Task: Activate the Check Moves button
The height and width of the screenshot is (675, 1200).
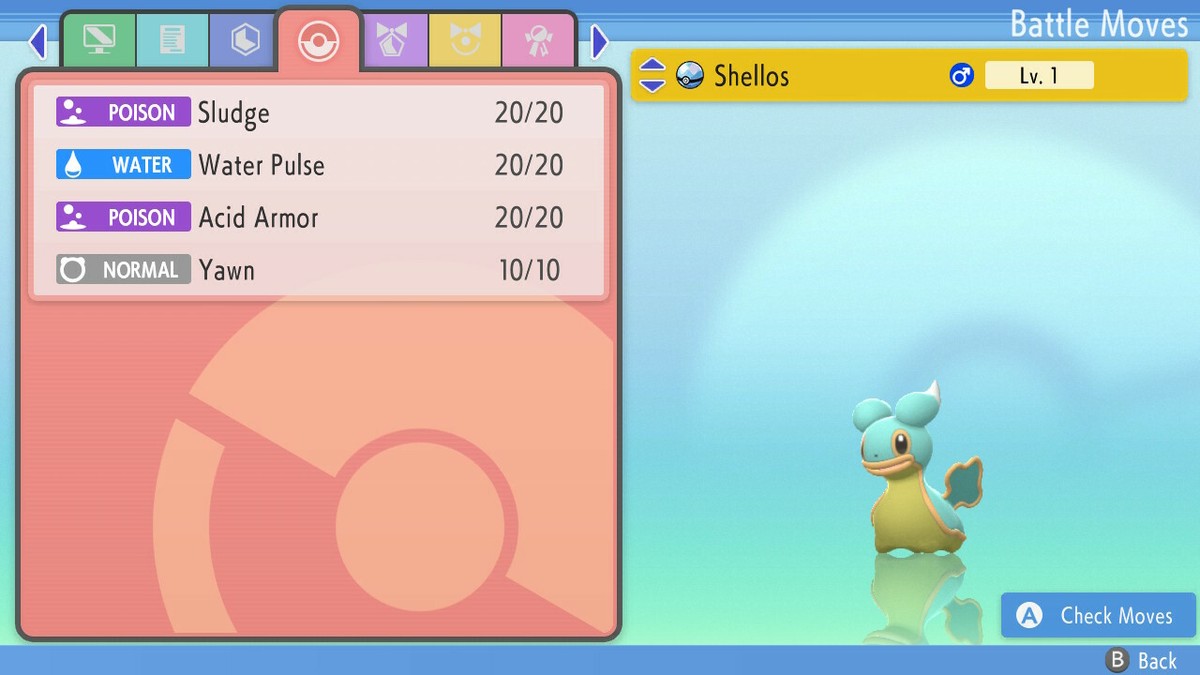Action: [1098, 616]
